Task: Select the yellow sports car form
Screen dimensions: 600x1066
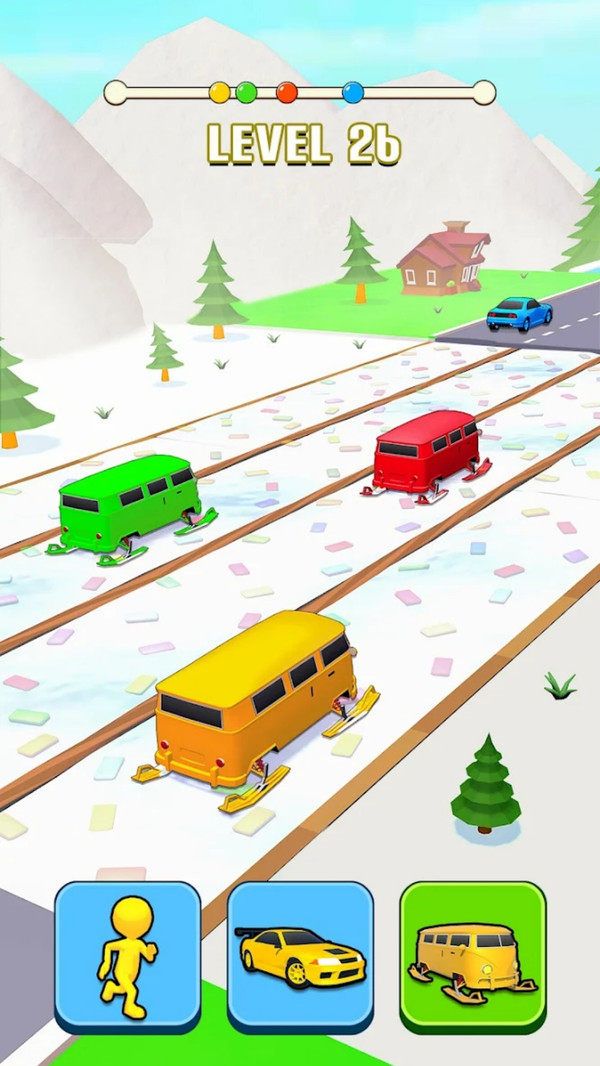Action: (x=300, y=956)
